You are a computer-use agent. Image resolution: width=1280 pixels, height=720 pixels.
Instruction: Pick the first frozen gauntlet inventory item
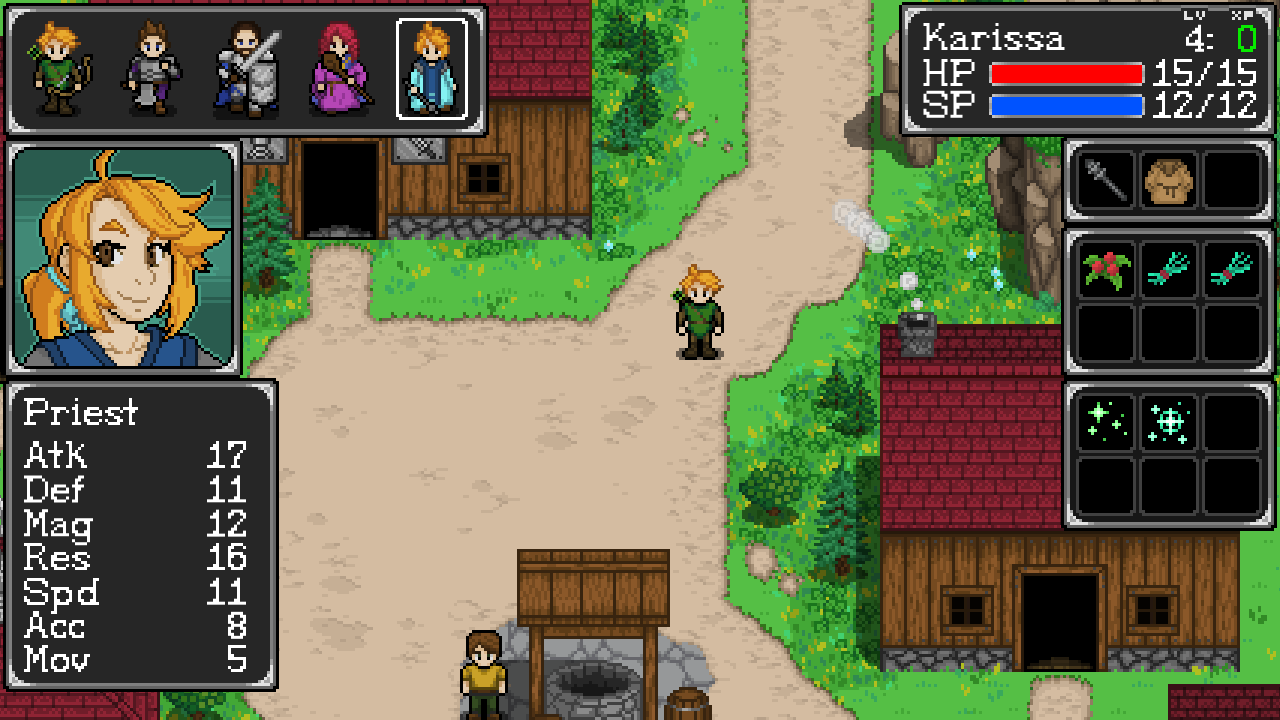coord(1167,271)
